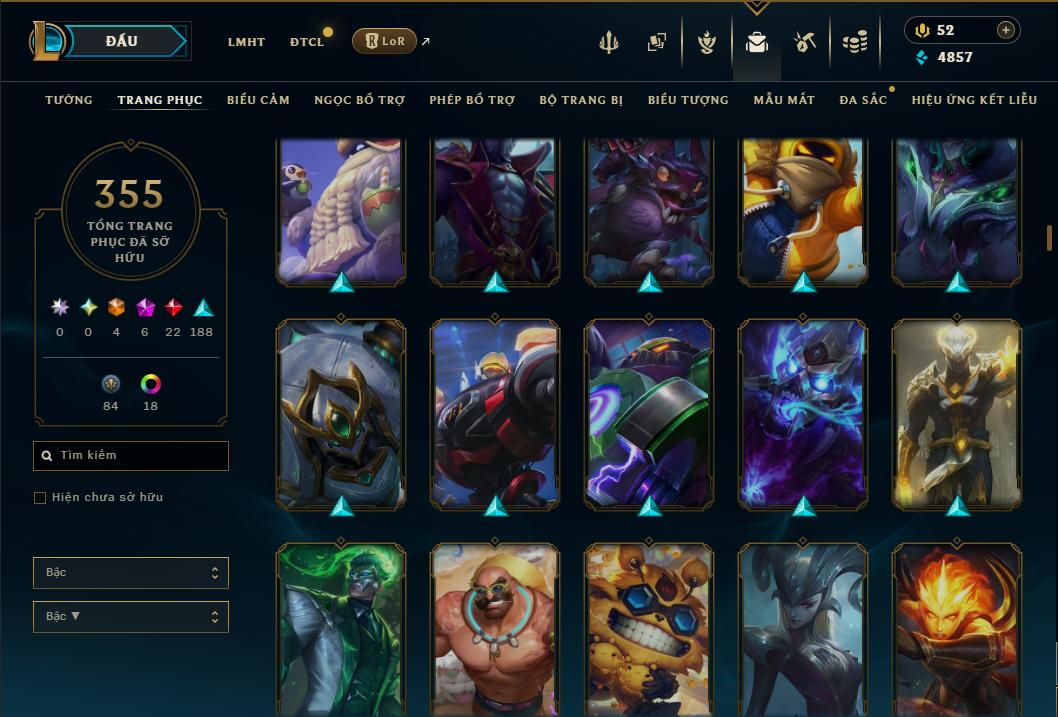Choose the yellow bee goggles skin card
This screenshot has width=1058, height=717.
(649, 630)
